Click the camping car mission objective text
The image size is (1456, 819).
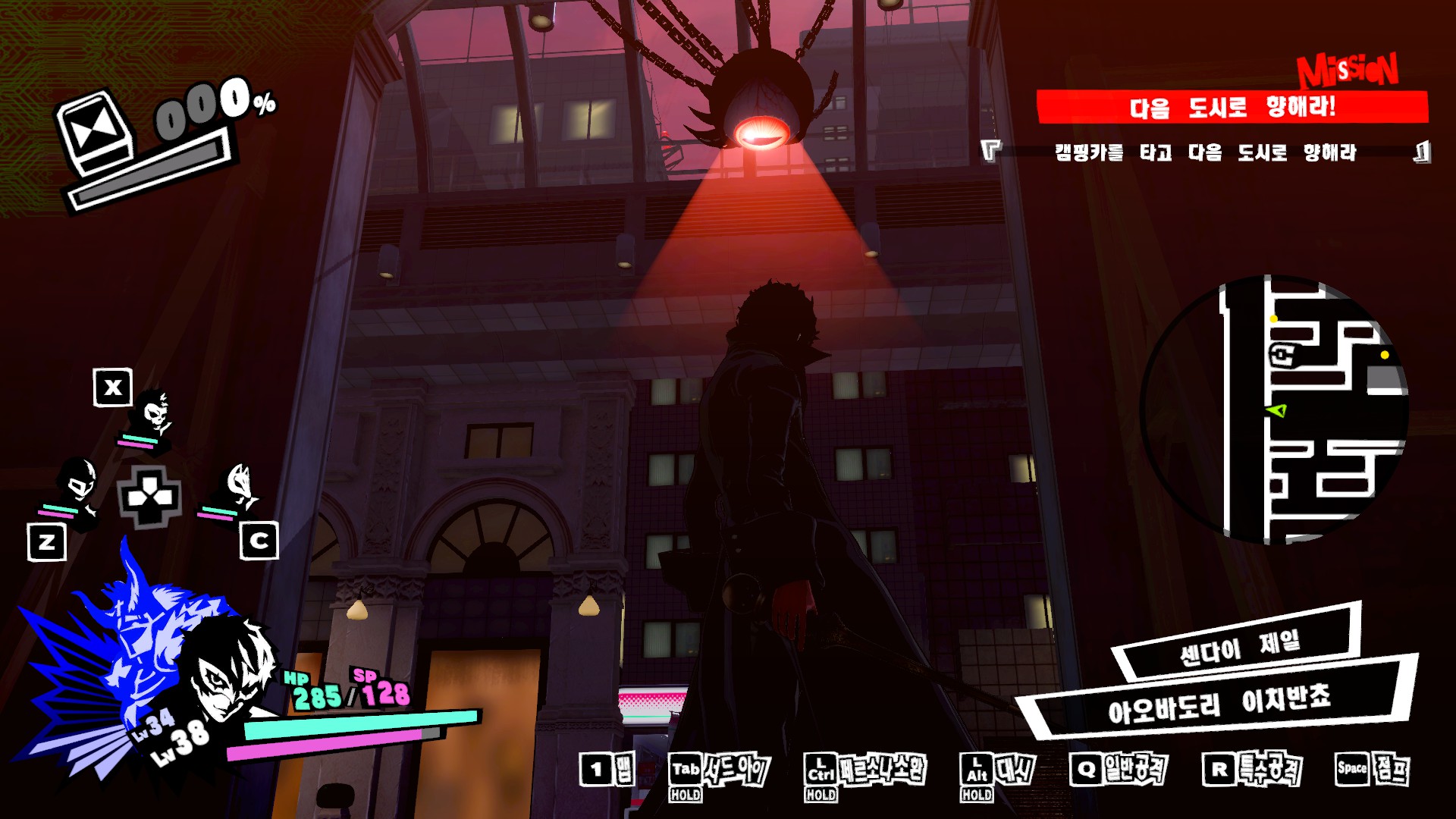(x=1205, y=153)
